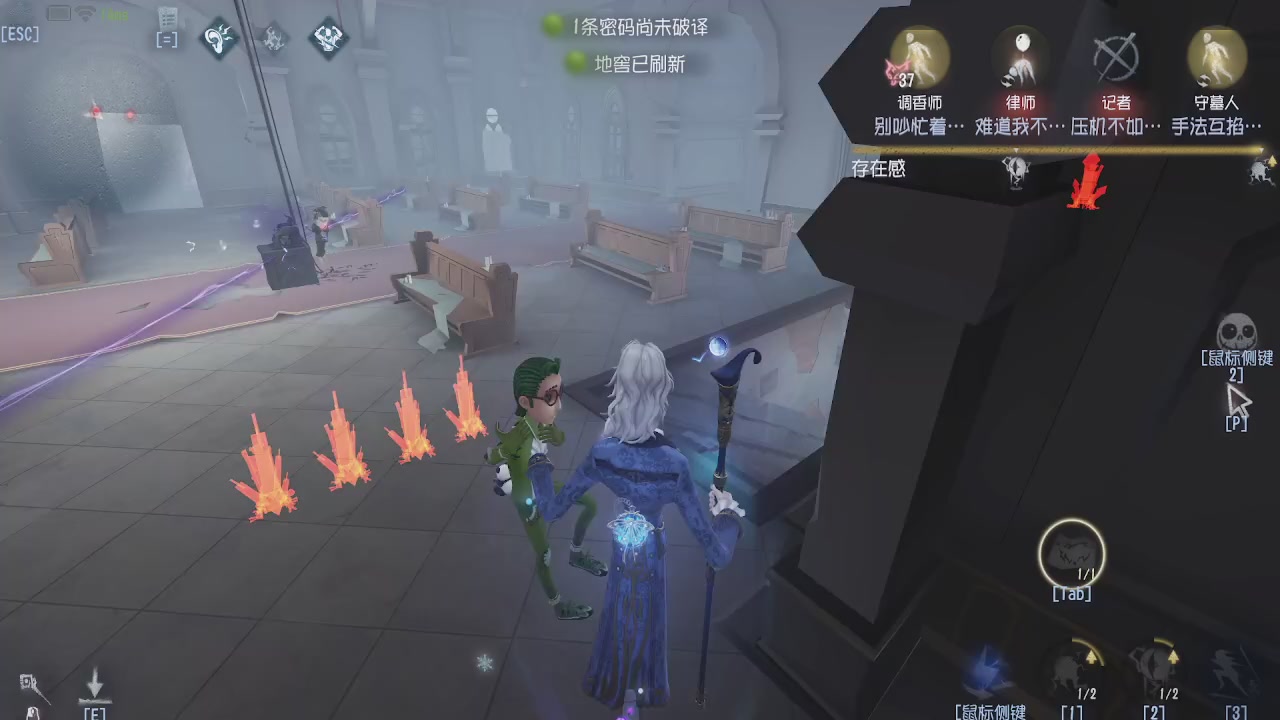Click the blue skill effect icon bottom right
Image resolution: width=1280 pixels, height=720 pixels.
pyautogui.click(x=985, y=668)
